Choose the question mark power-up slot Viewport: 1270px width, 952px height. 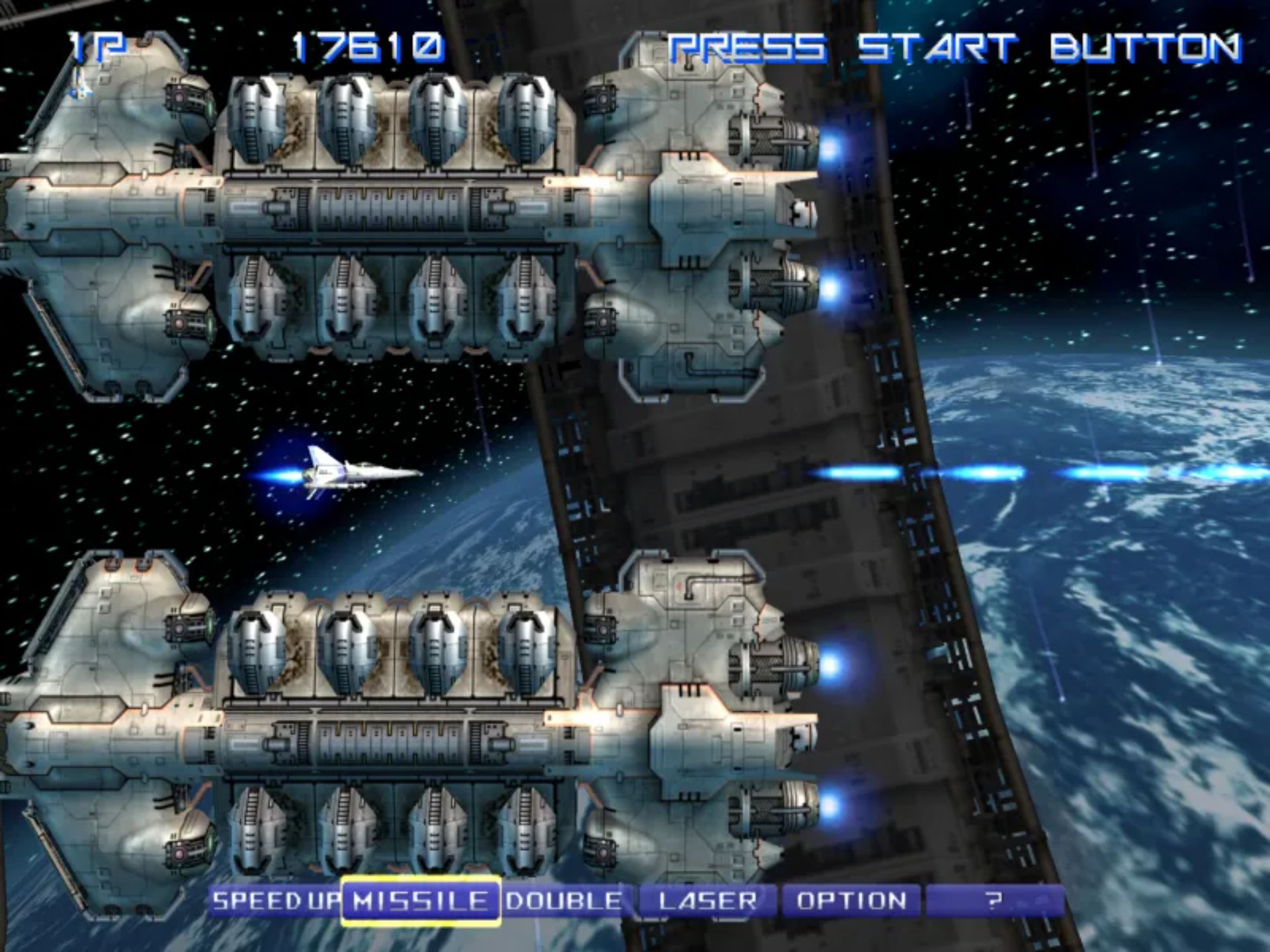pos(994,901)
